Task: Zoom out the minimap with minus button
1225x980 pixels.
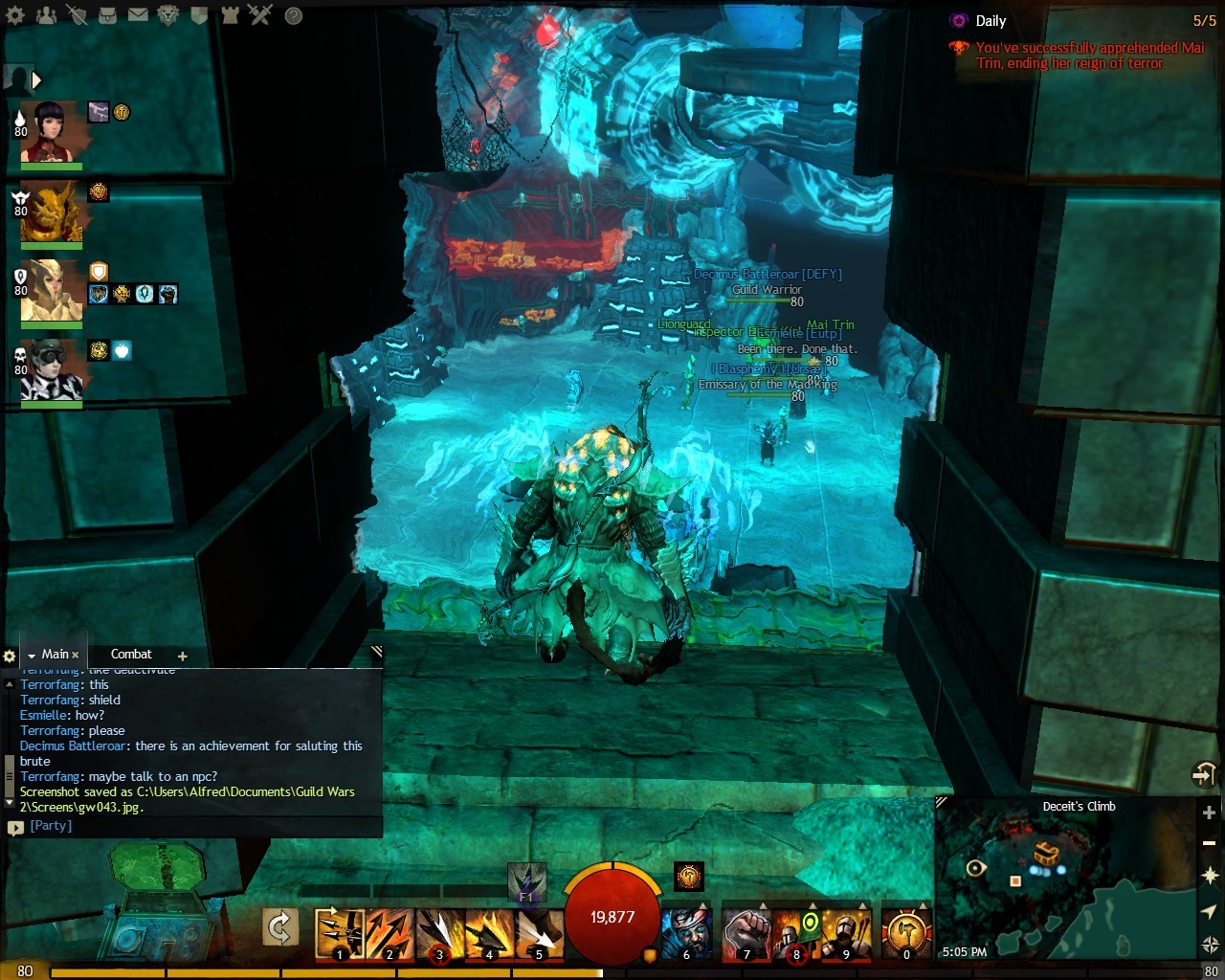Action: (1209, 844)
